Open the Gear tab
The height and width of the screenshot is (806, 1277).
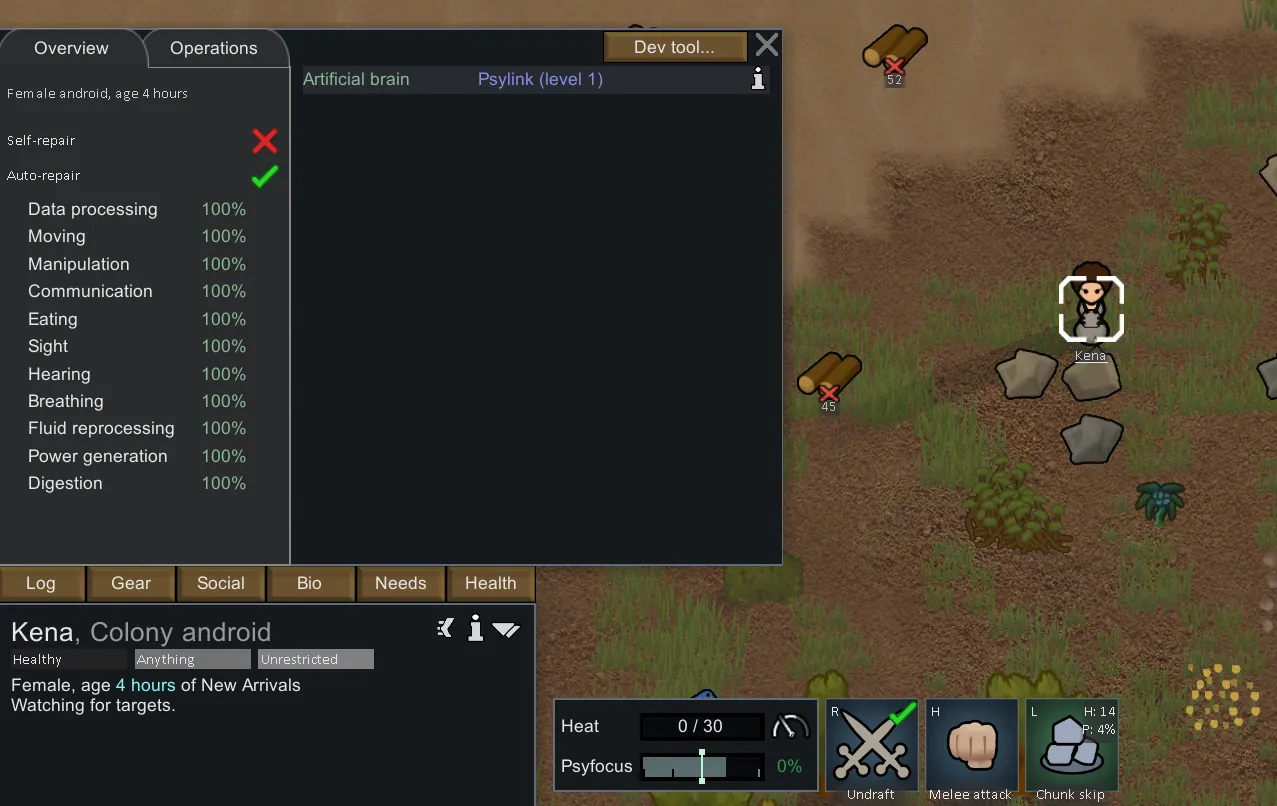click(x=131, y=583)
